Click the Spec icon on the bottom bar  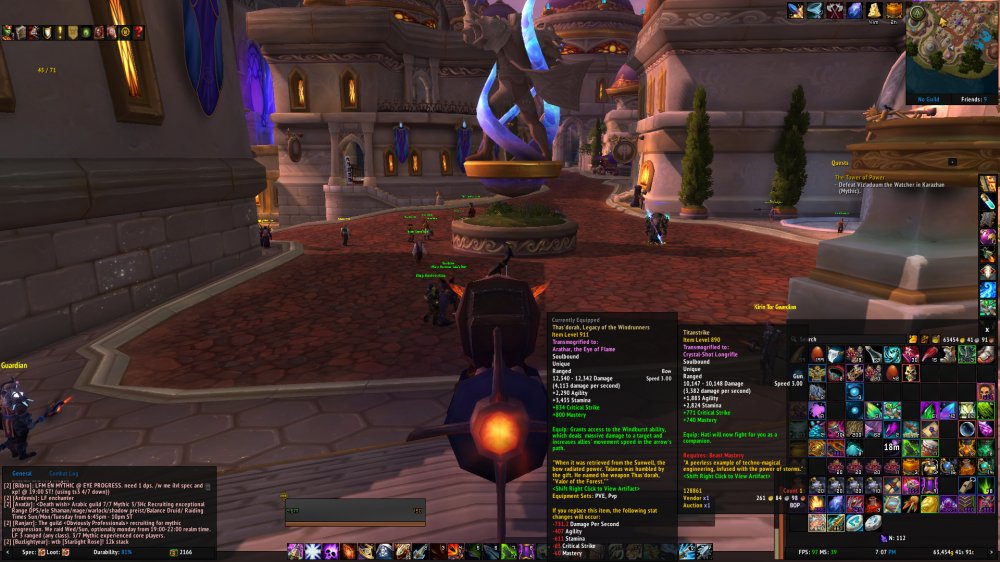click(x=42, y=551)
